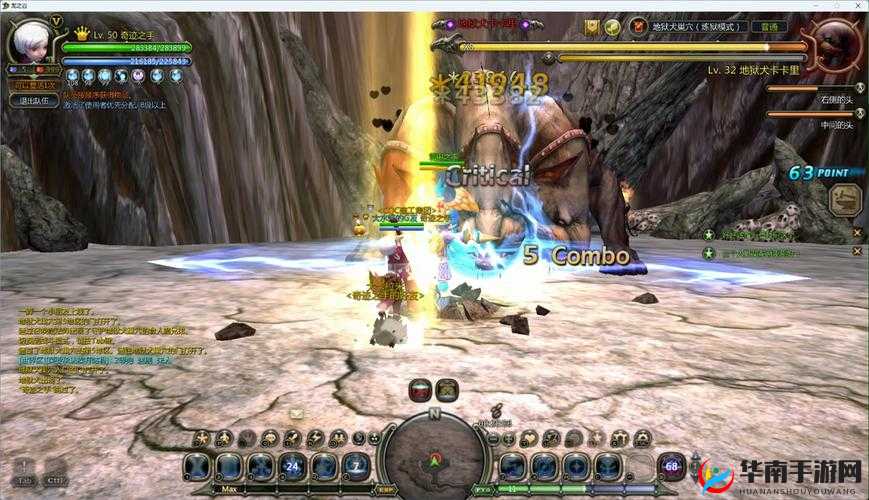Click the V badge above the portrait
869x500 pixels.
[56, 20]
